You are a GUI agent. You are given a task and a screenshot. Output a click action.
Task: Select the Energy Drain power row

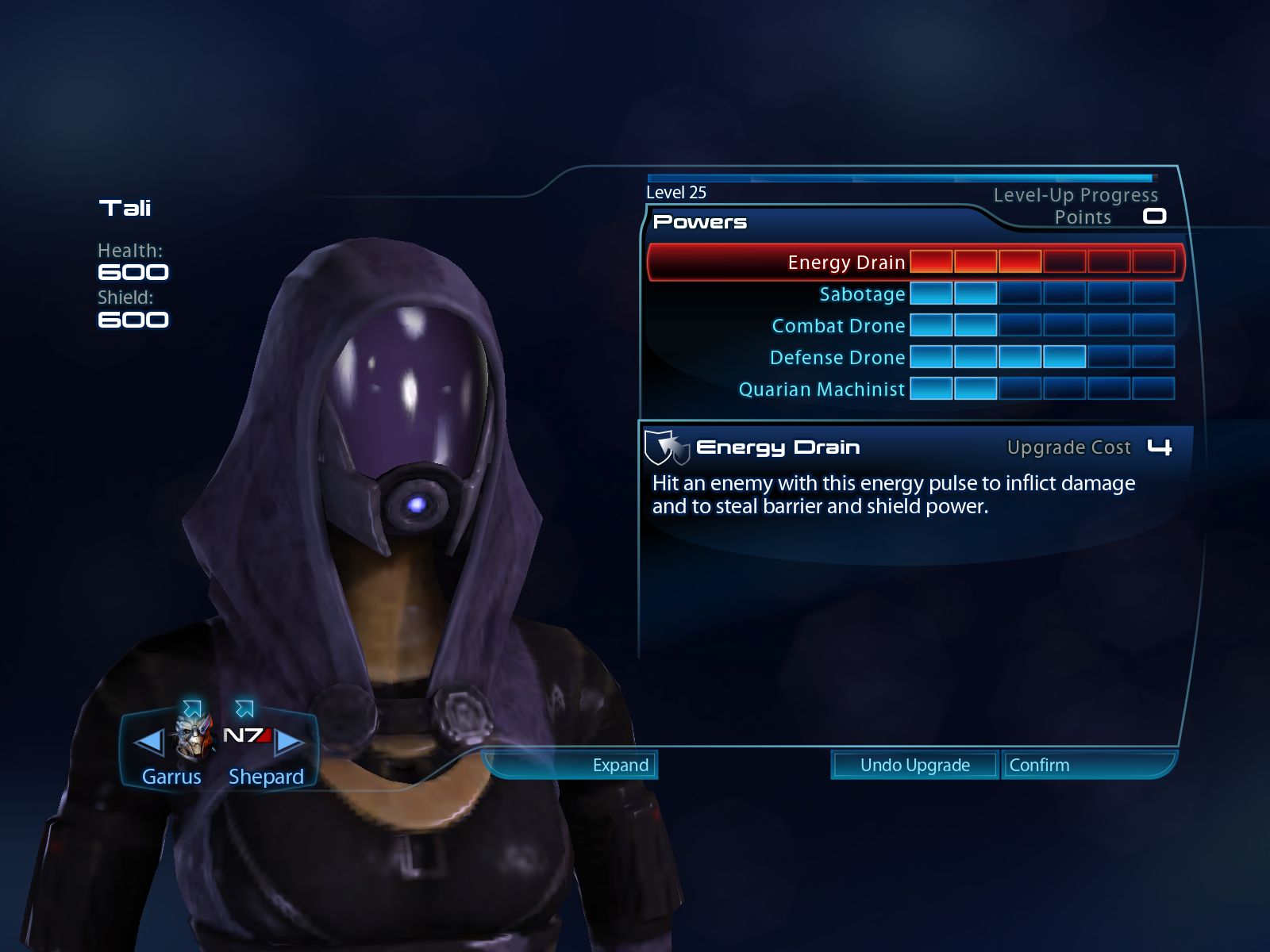tap(846, 263)
